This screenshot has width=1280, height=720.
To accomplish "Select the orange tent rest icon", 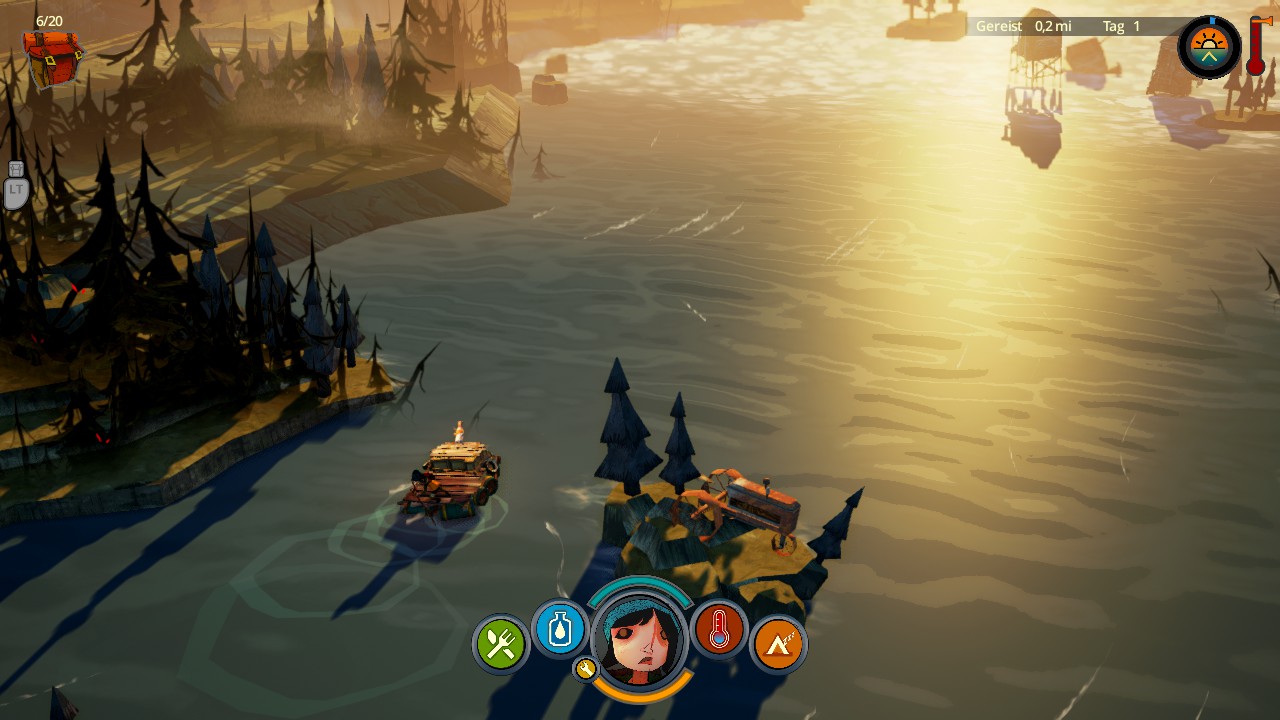I will (x=778, y=644).
